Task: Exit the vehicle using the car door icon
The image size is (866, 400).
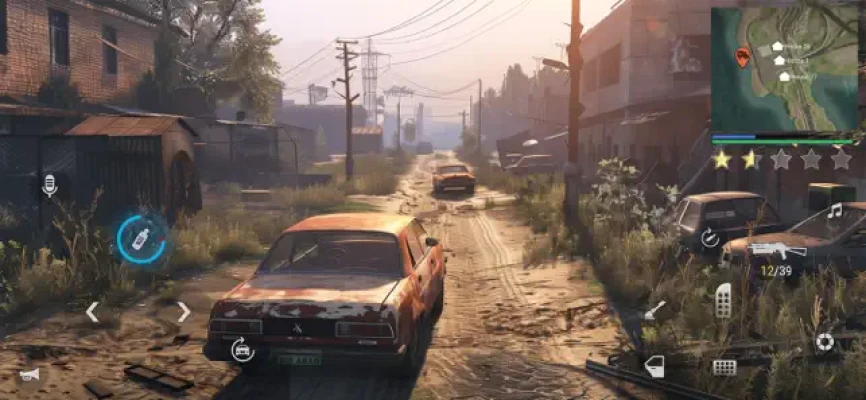Action: [654, 366]
